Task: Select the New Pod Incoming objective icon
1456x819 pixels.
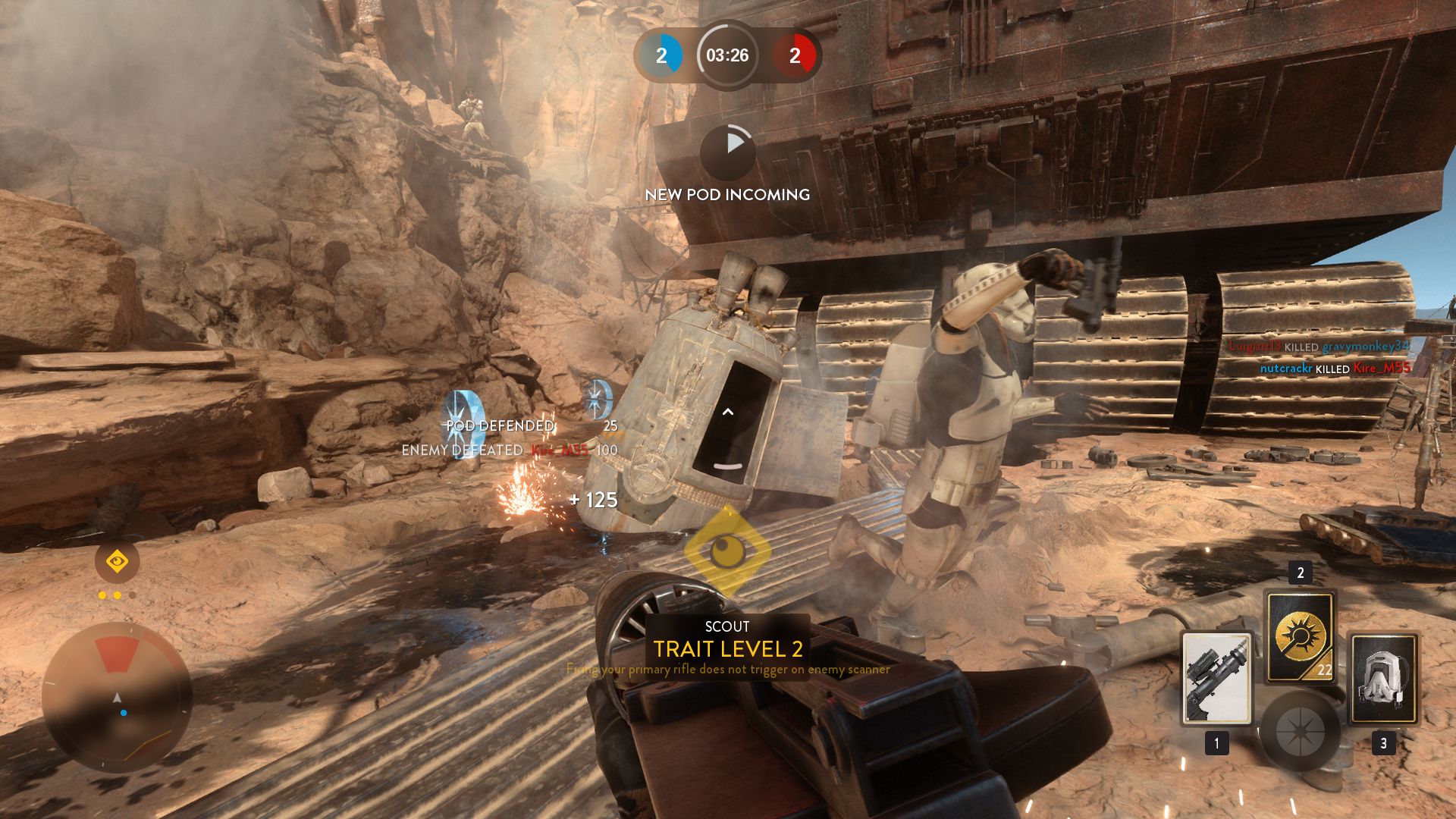Action: point(727,152)
